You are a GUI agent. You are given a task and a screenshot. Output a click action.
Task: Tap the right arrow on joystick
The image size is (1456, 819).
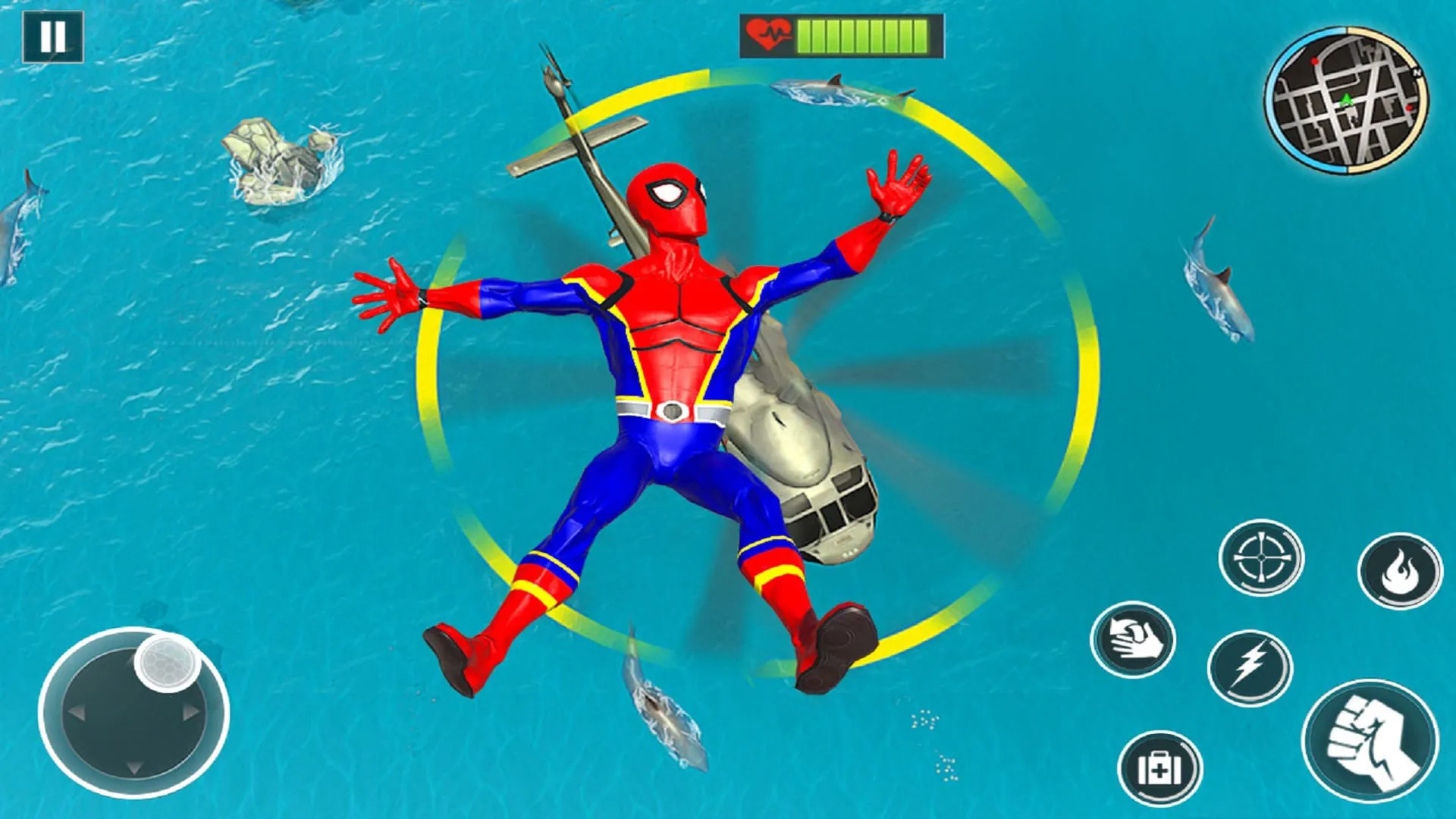190,713
